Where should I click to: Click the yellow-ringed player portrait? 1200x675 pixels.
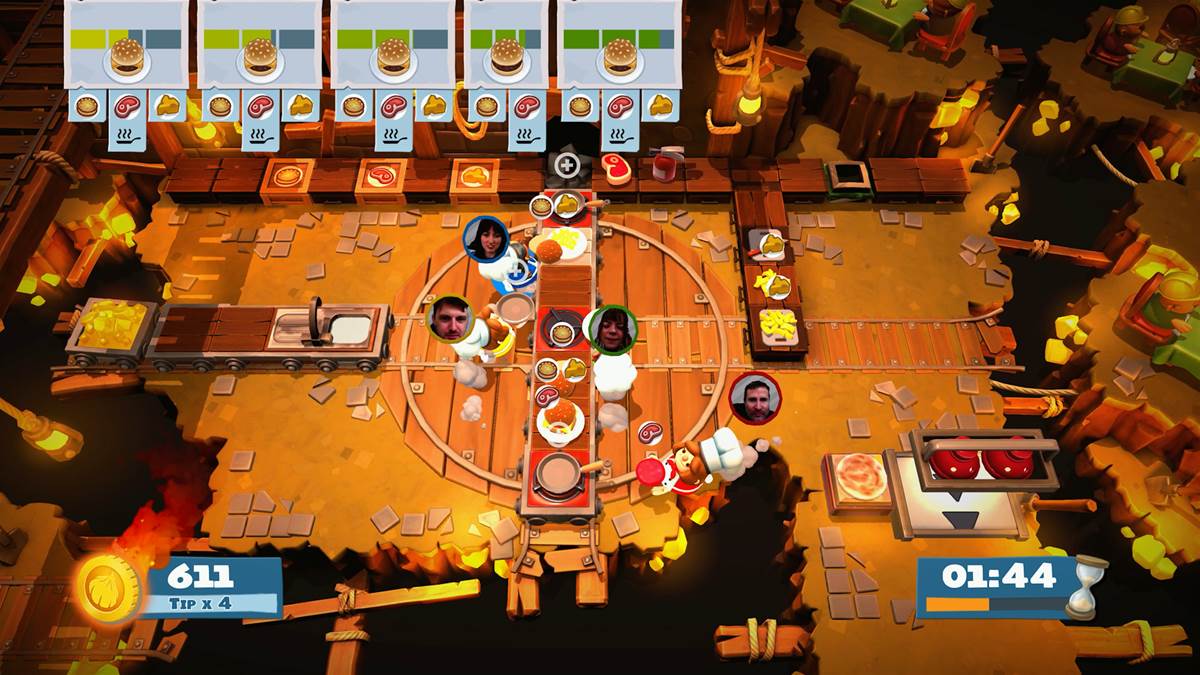(449, 319)
